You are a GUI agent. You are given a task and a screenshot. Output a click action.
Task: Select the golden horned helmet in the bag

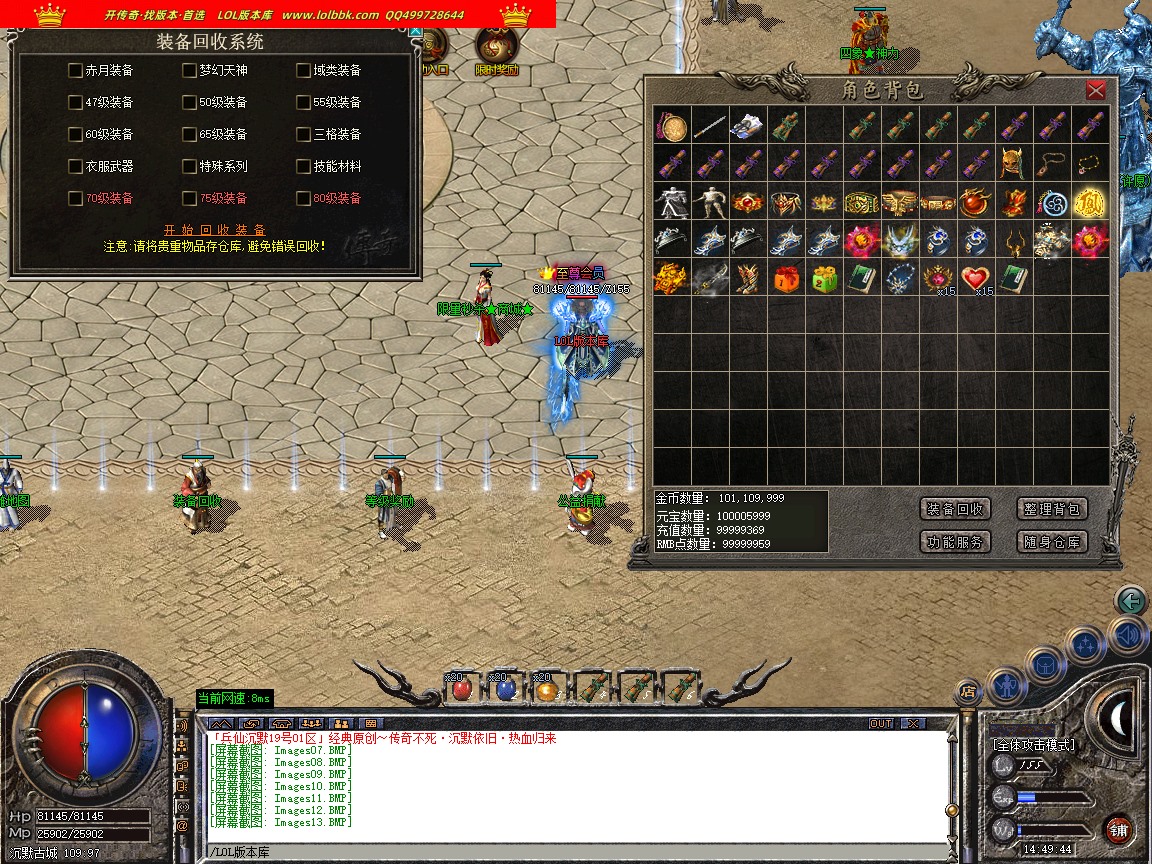click(1014, 164)
